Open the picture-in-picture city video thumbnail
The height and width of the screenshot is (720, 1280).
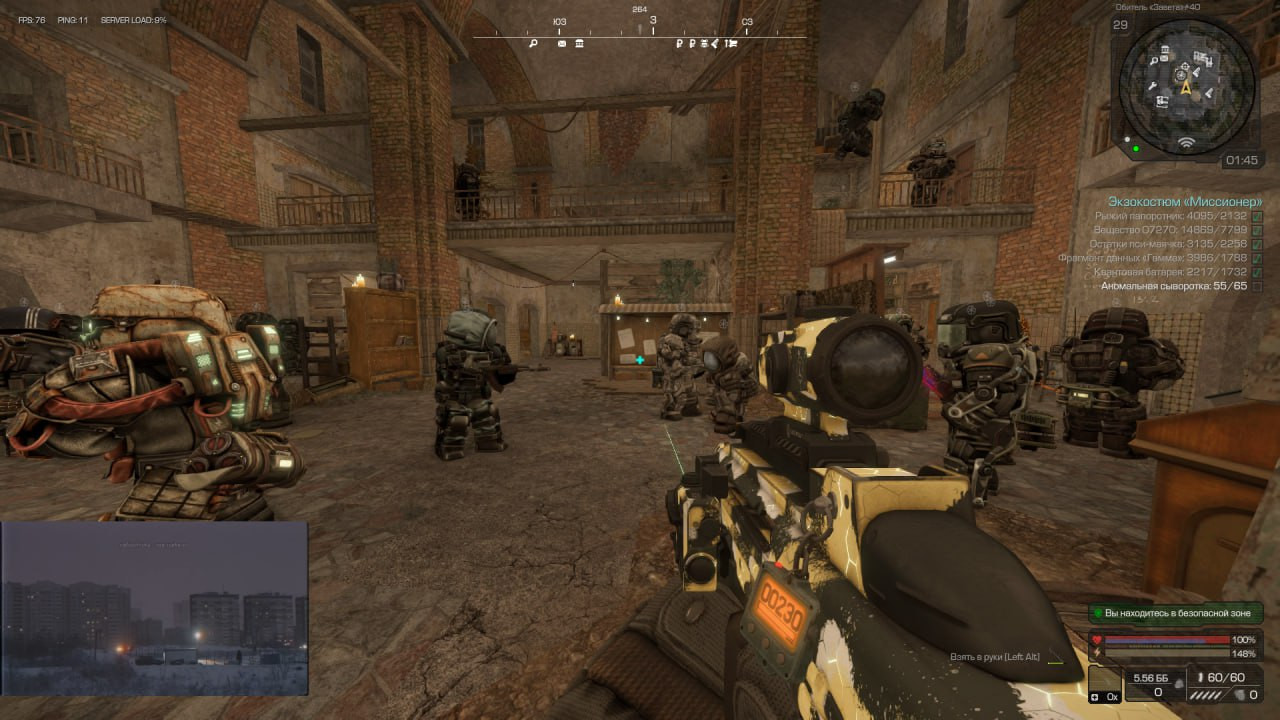tap(154, 608)
